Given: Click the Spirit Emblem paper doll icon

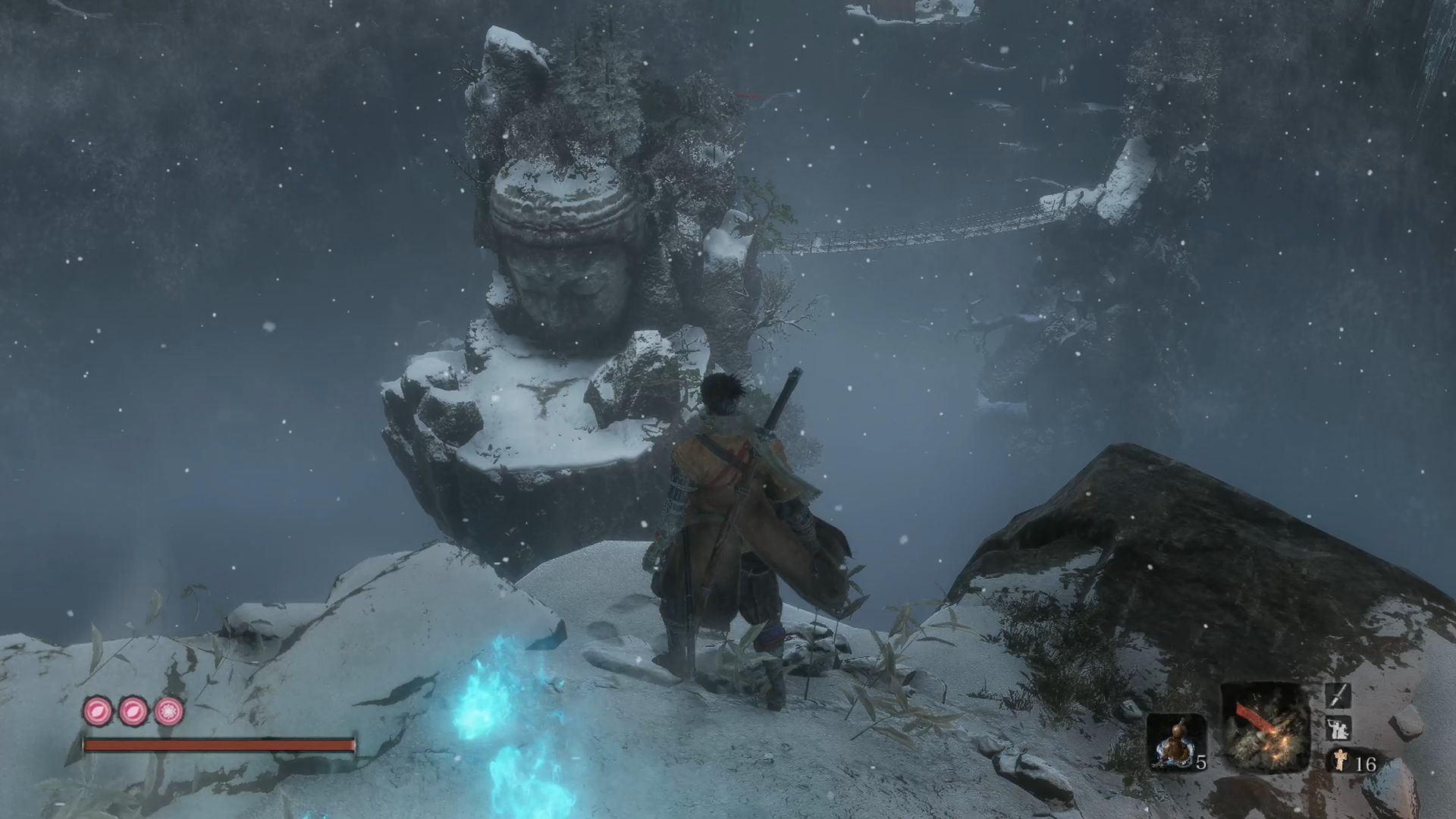Looking at the screenshot, I should (1341, 761).
